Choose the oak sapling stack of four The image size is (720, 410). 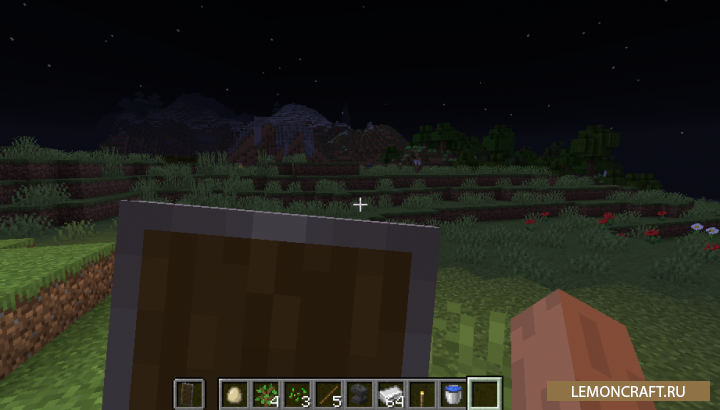pos(267,393)
